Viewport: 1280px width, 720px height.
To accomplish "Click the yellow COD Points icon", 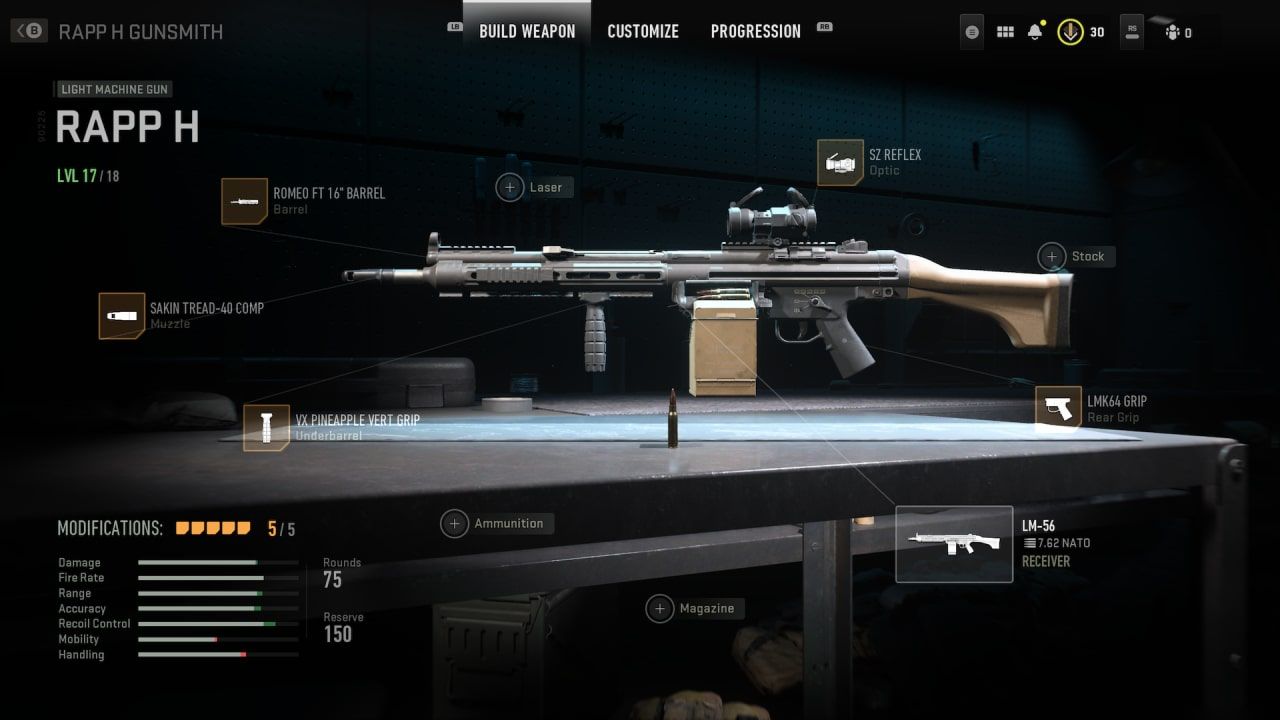I will pyautogui.click(x=1072, y=31).
